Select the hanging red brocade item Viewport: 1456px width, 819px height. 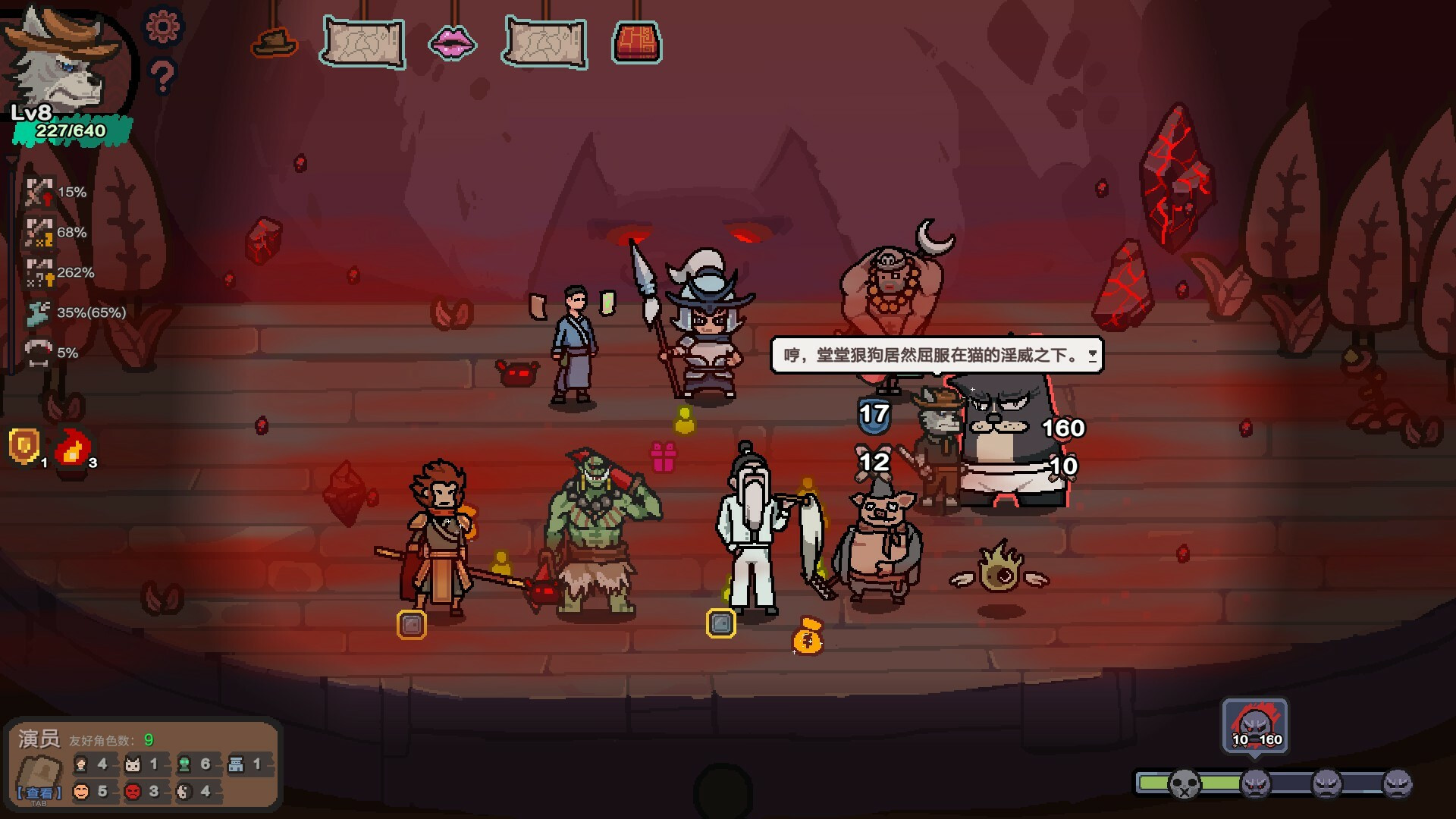click(637, 42)
